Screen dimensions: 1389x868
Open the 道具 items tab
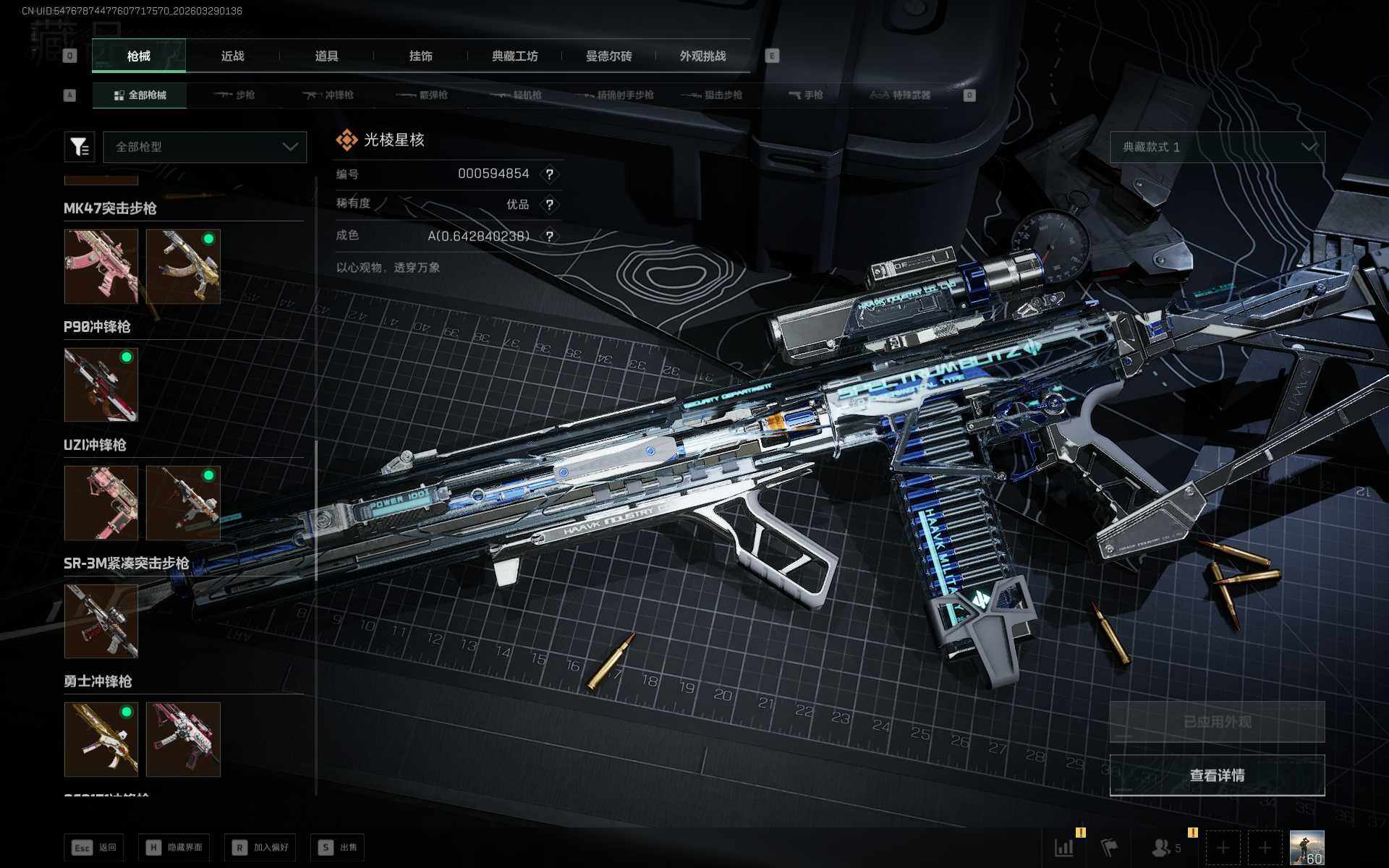326,56
